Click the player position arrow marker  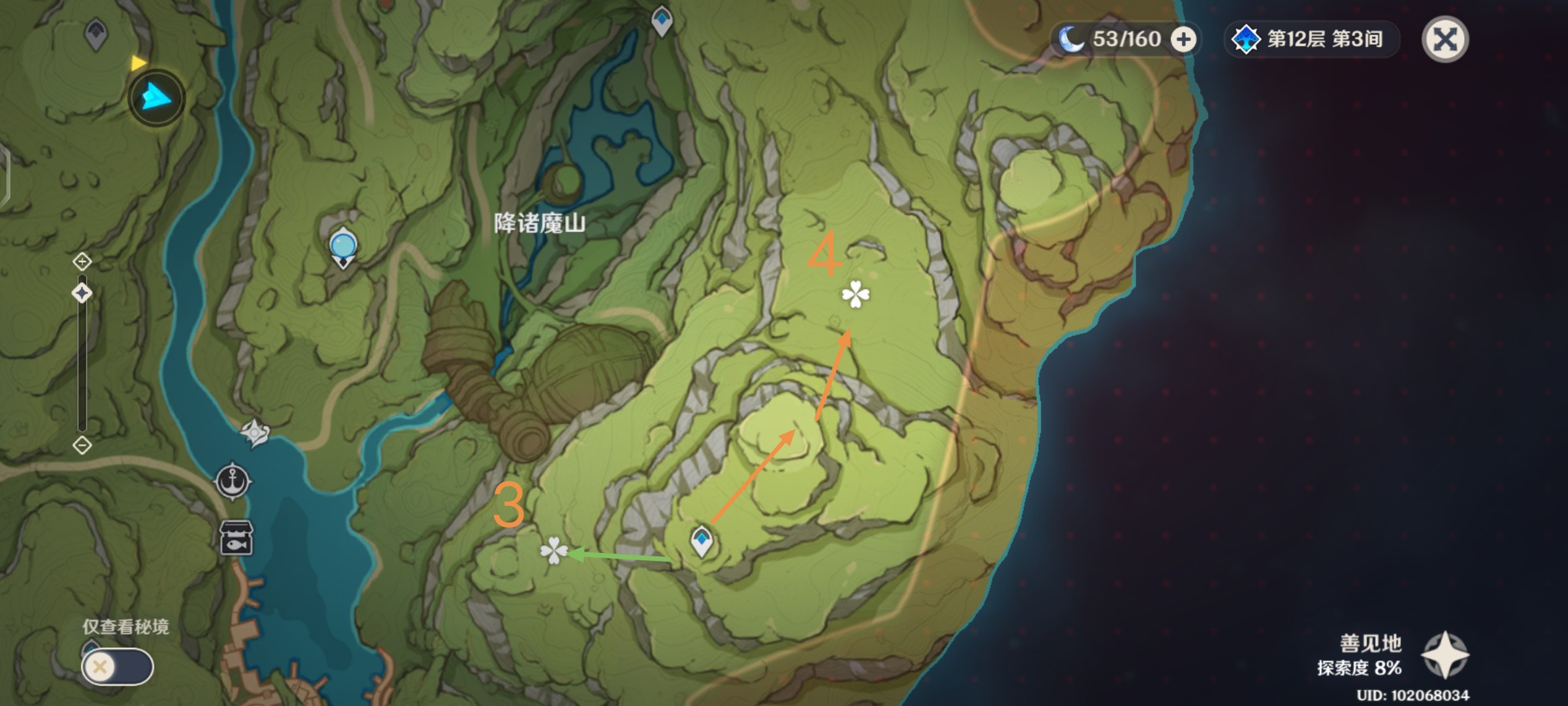(155, 98)
